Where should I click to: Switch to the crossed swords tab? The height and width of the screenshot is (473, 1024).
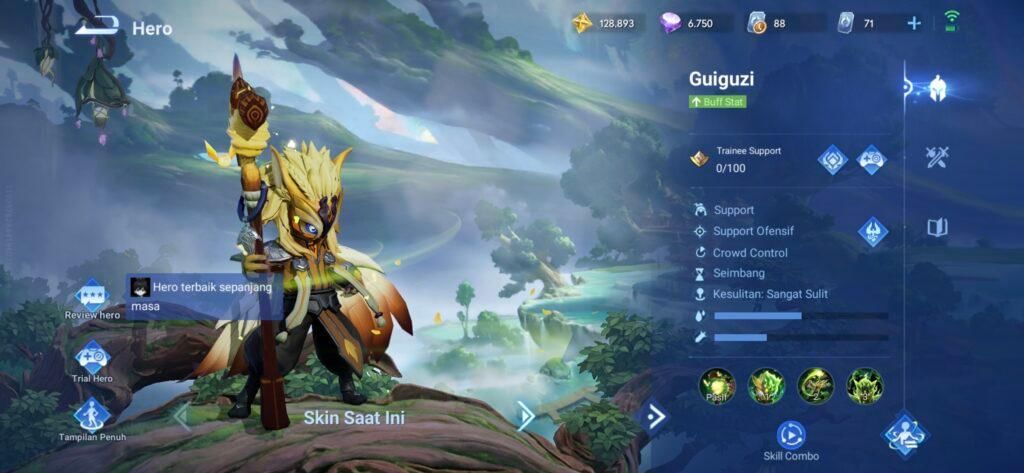937,157
